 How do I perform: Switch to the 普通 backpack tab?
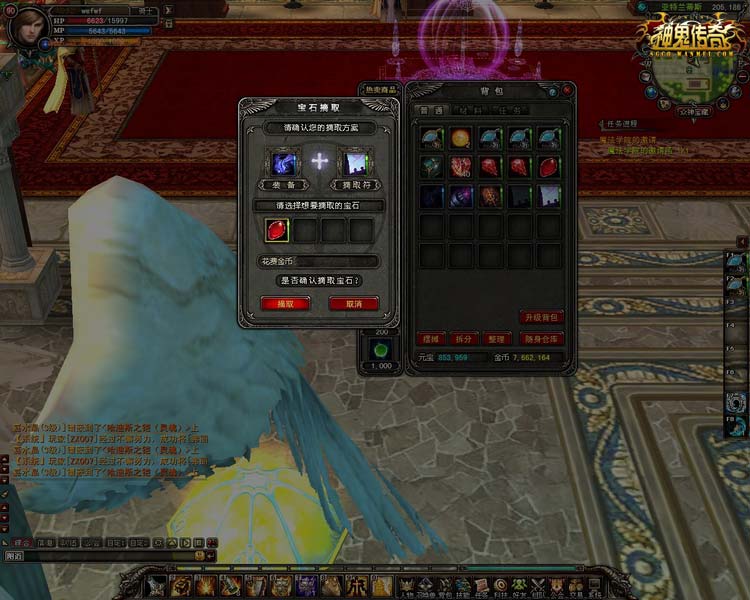coord(431,110)
